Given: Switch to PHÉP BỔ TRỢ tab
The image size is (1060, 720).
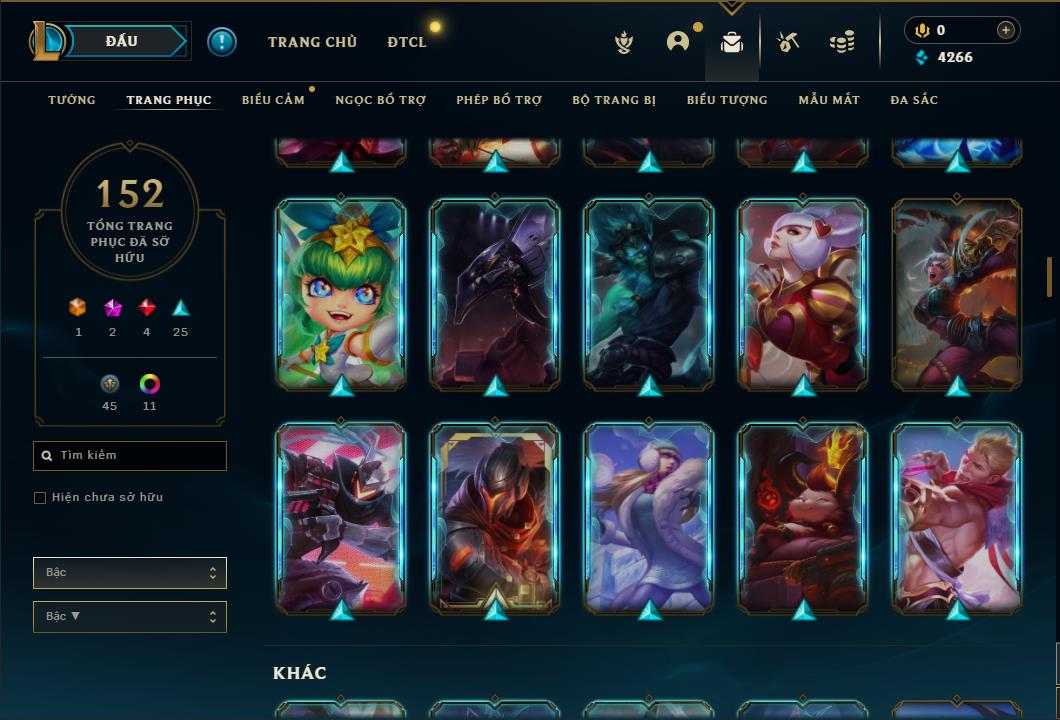Looking at the screenshot, I should click(499, 100).
